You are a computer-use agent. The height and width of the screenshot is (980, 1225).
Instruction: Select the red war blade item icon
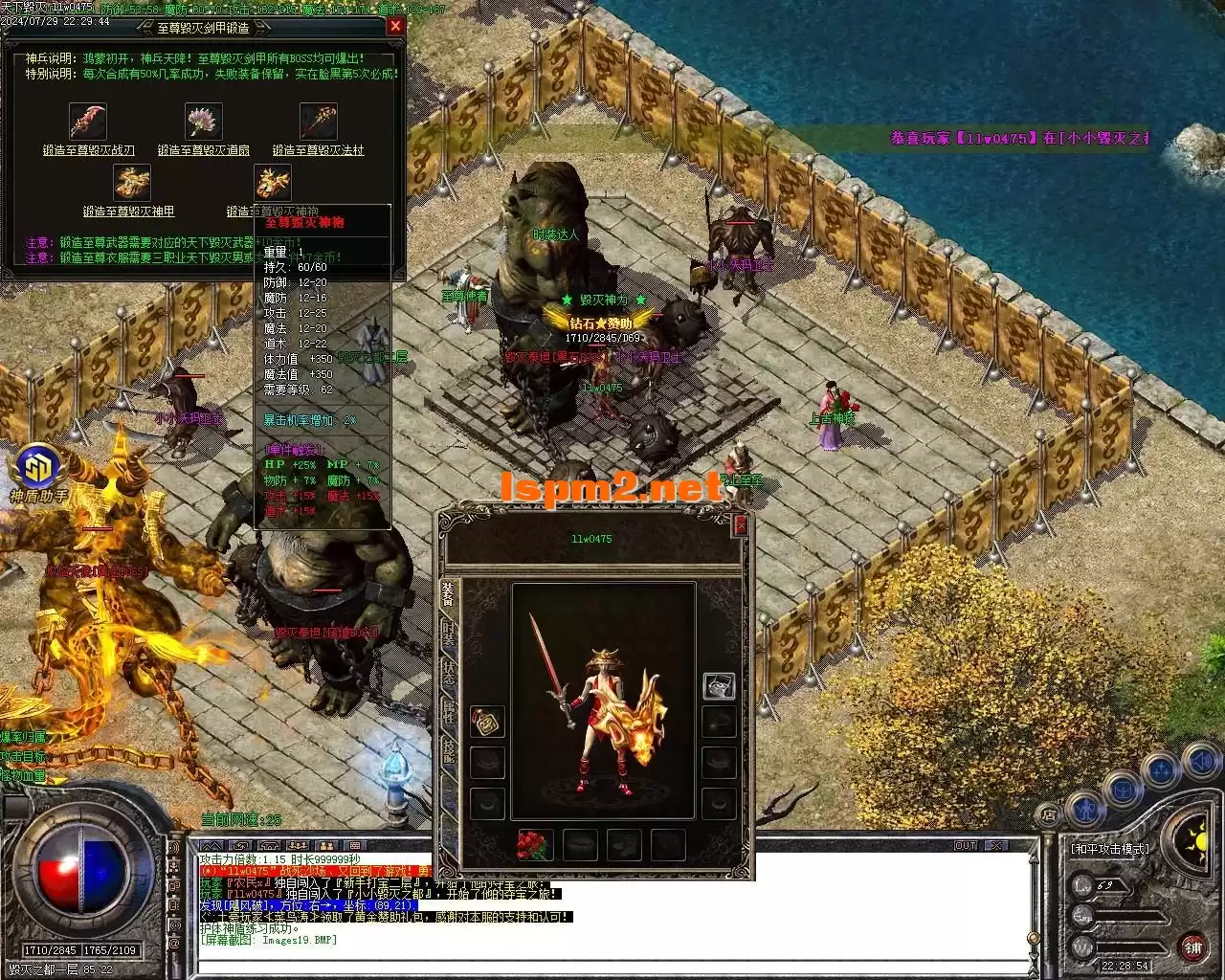coord(88,122)
